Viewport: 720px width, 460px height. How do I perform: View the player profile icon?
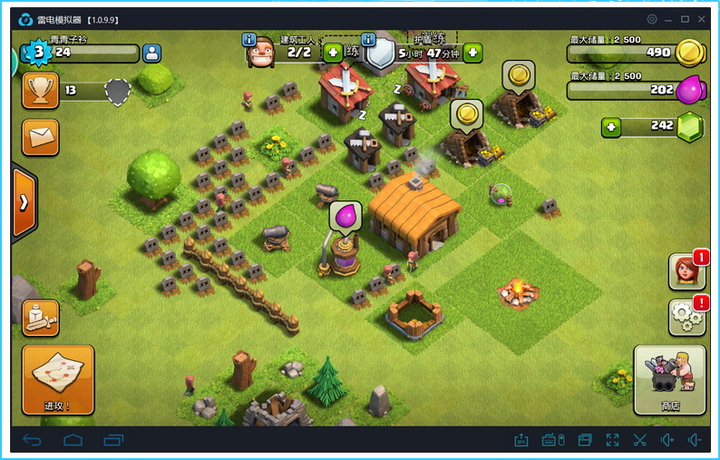pyautogui.click(x=152, y=53)
